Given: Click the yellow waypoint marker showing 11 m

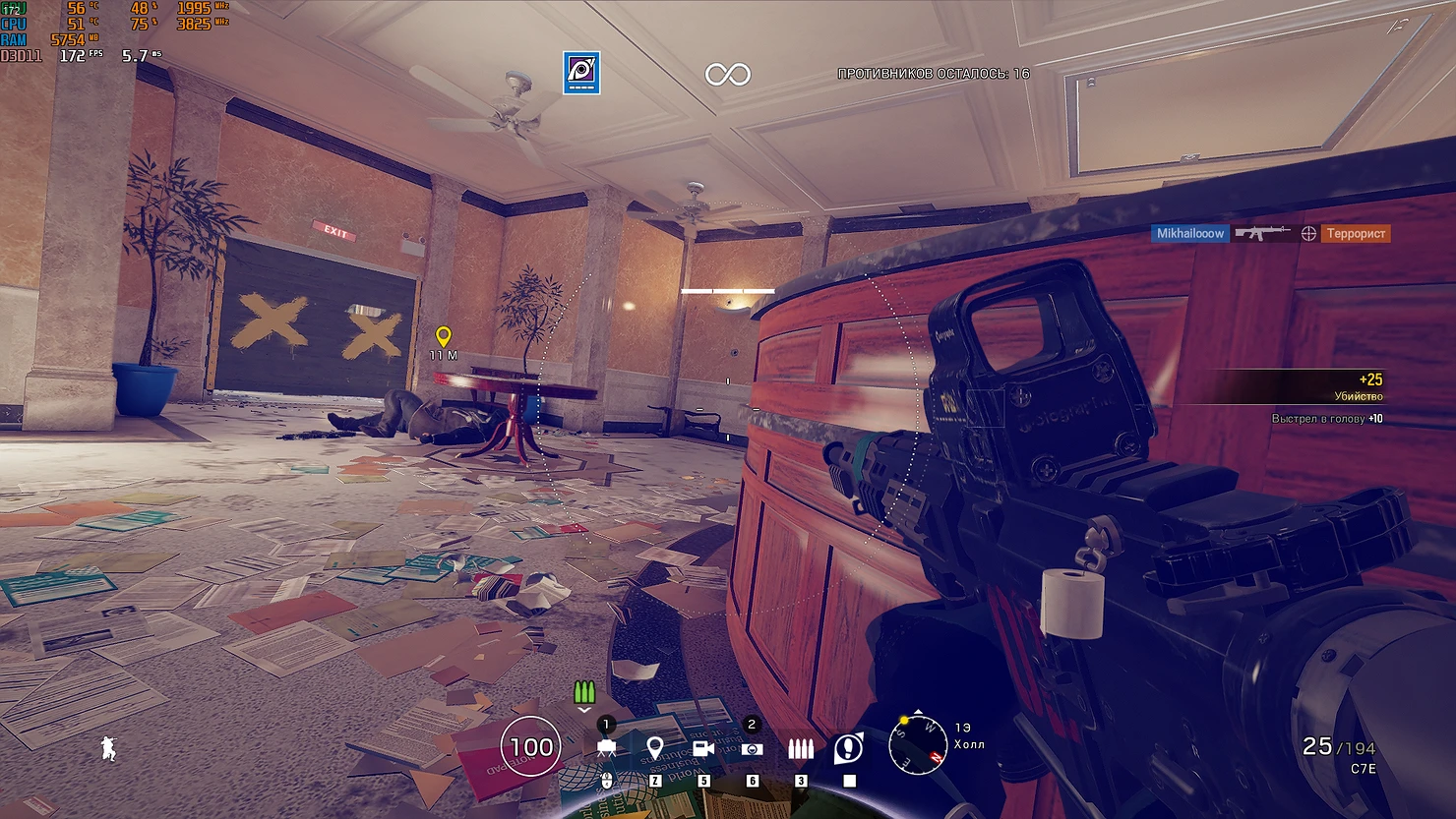Looking at the screenshot, I should 444,337.
